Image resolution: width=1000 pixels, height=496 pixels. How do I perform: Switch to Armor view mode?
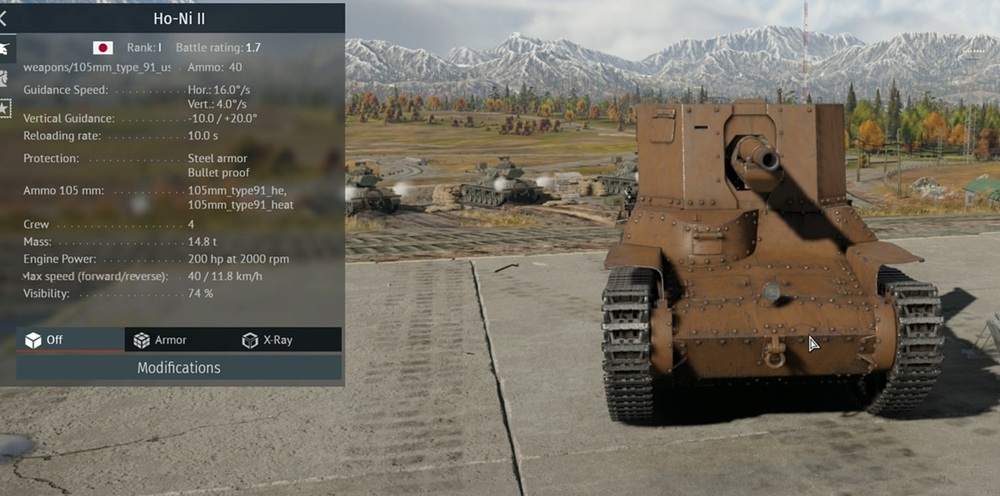pos(160,340)
